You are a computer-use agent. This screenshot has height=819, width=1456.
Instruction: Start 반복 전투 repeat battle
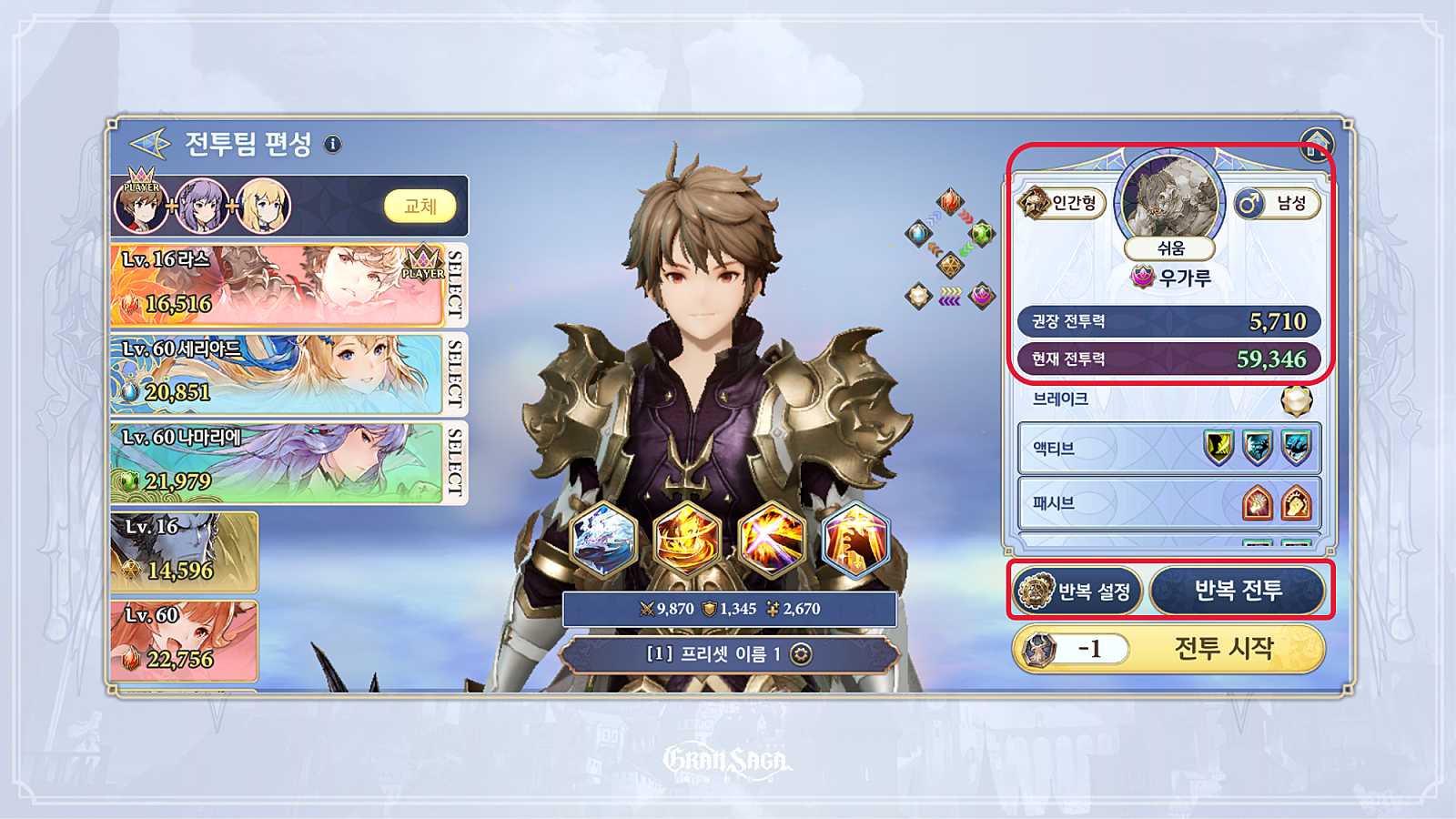pyautogui.click(x=1238, y=591)
